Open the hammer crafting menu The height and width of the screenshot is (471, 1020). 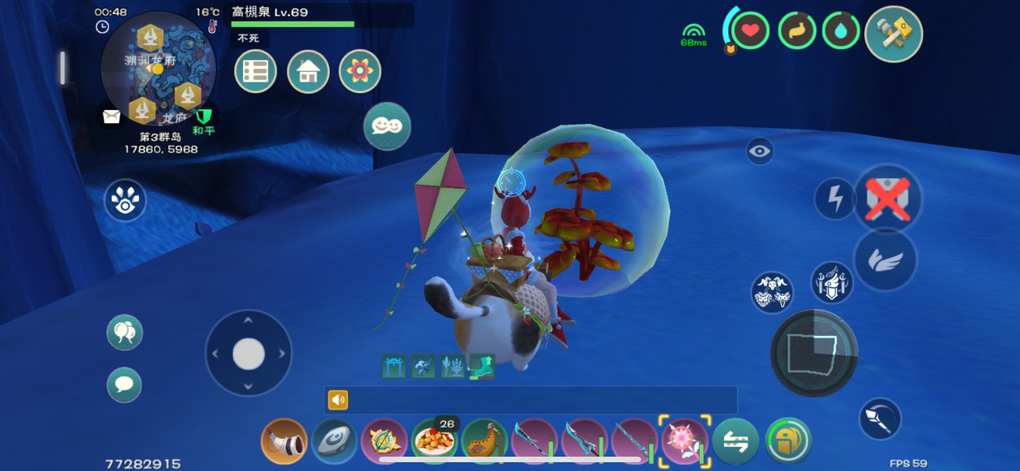click(893, 33)
